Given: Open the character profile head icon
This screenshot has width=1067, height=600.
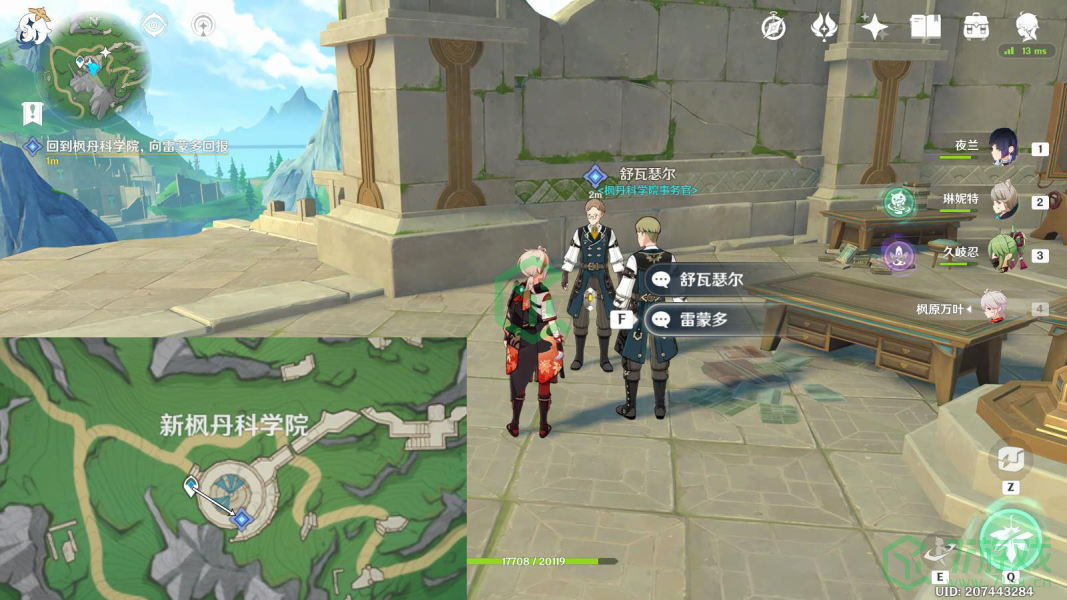Looking at the screenshot, I should 1027,26.
